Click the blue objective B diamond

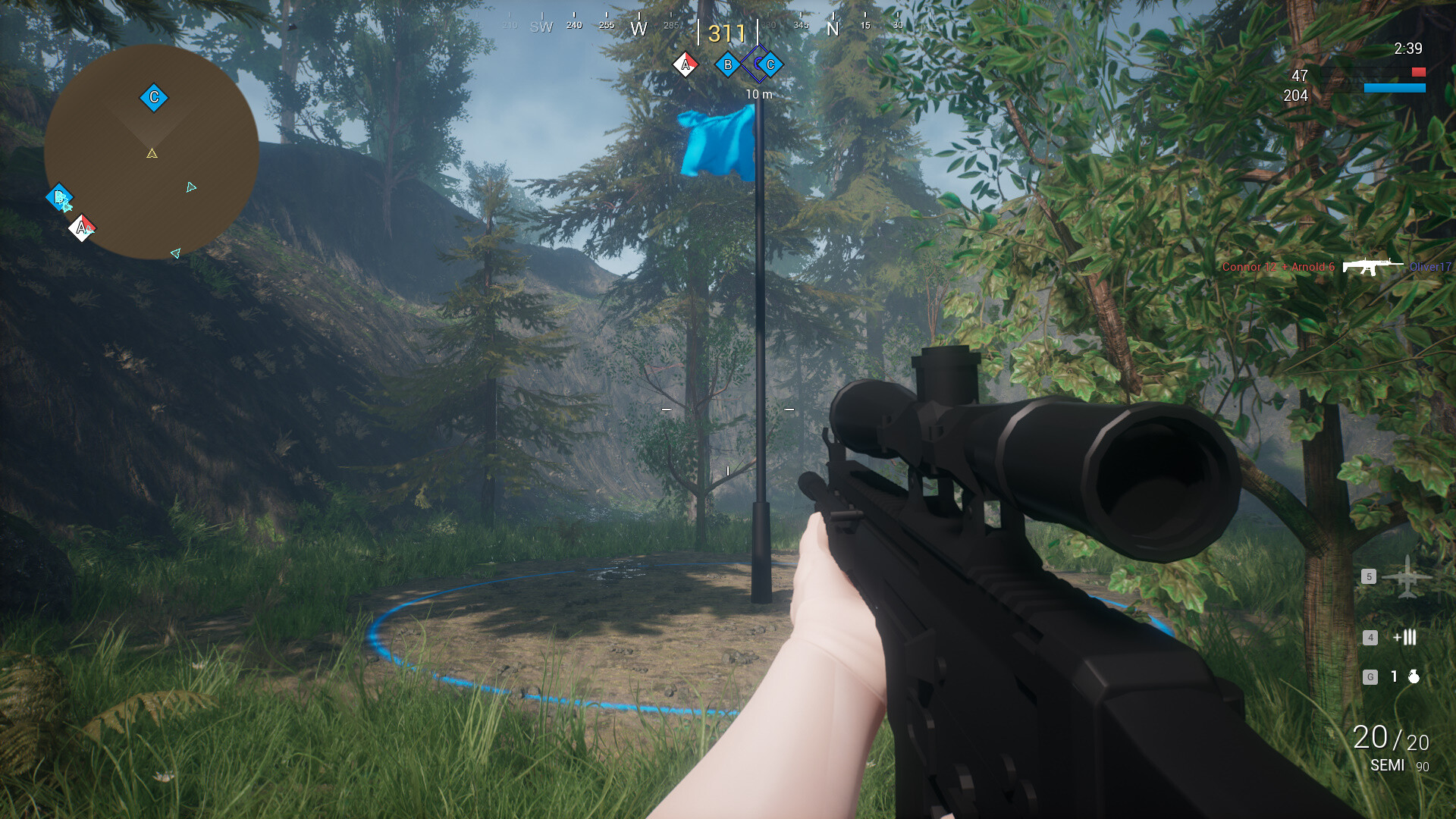[x=727, y=64]
